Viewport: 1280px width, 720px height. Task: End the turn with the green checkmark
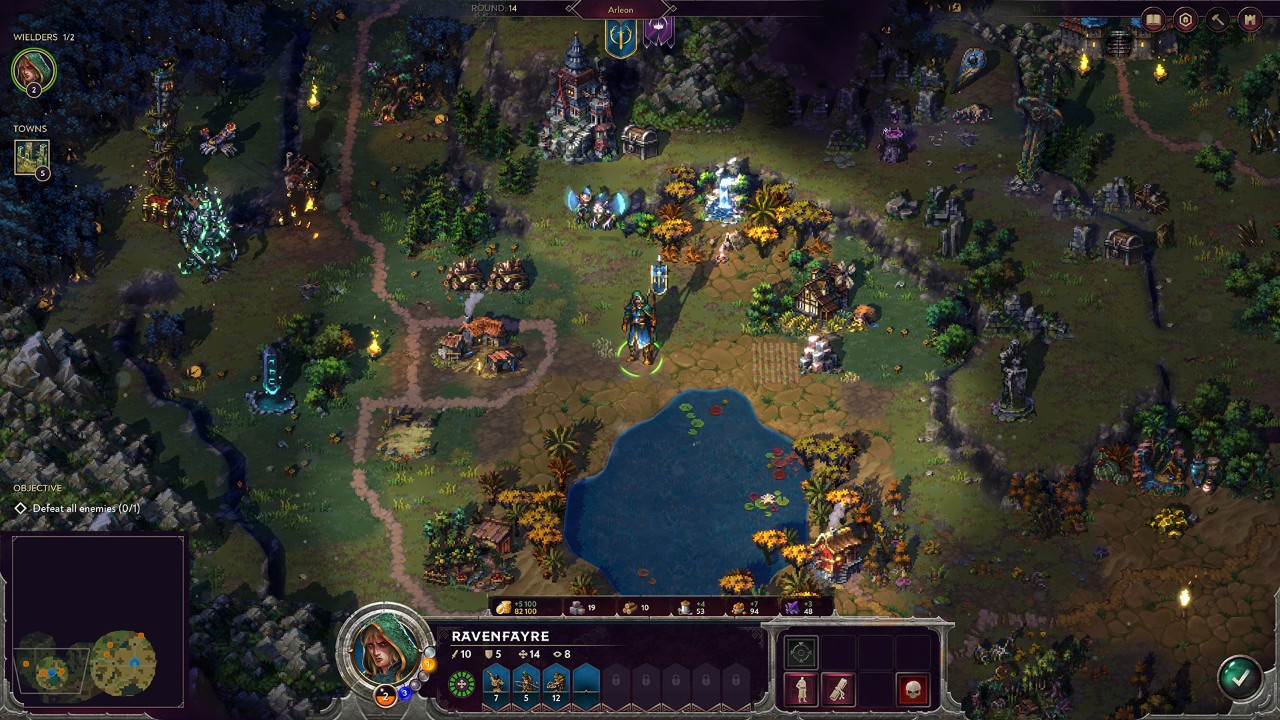[x=1239, y=677]
